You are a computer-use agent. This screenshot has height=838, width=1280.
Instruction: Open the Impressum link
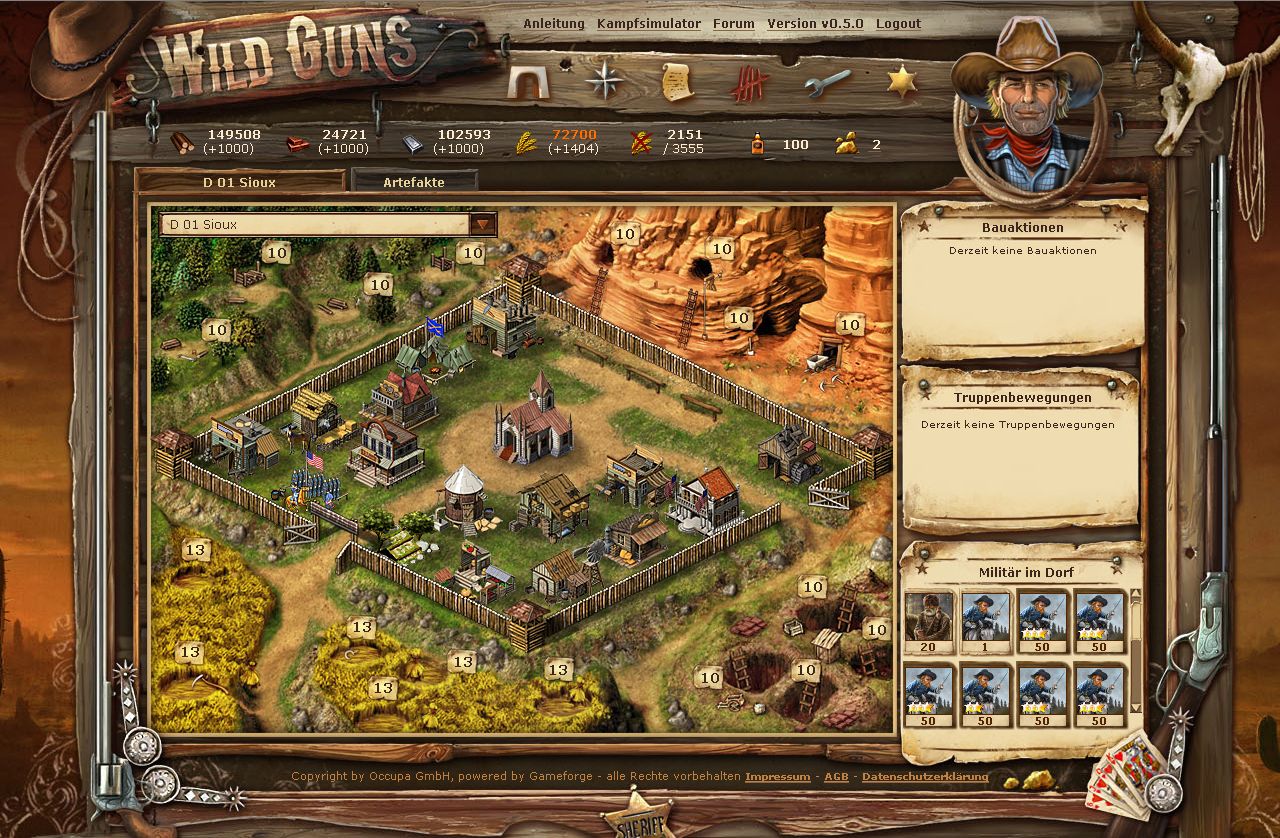778,775
